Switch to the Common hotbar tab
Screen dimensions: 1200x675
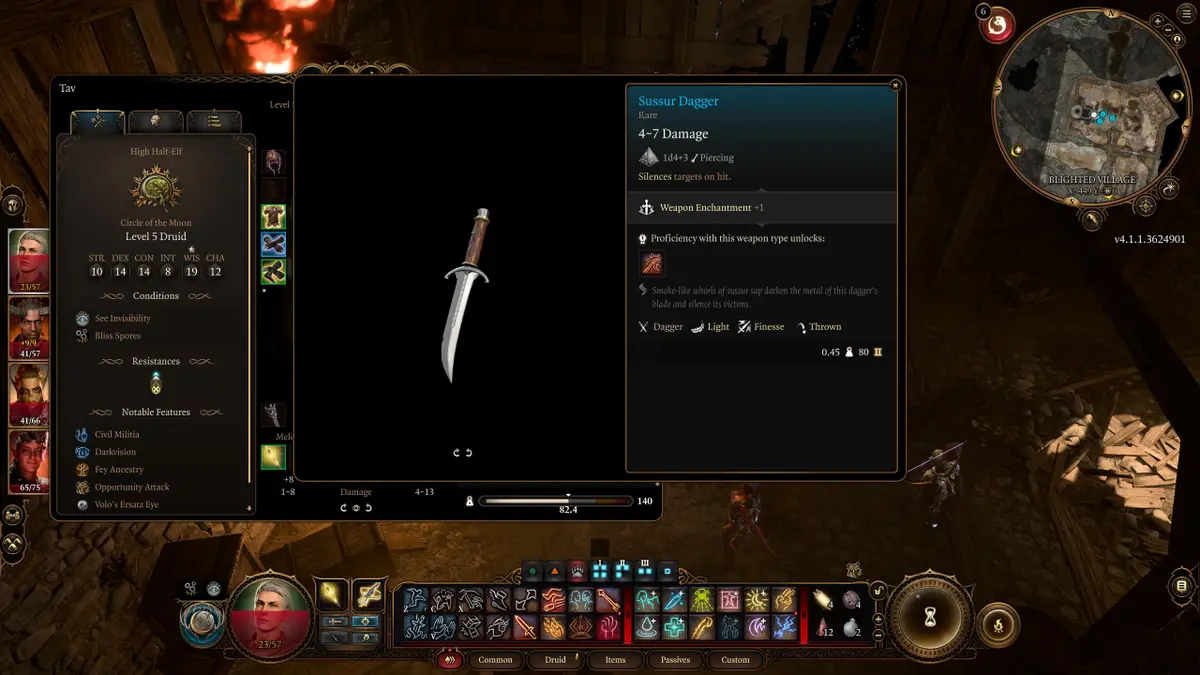[495, 660]
